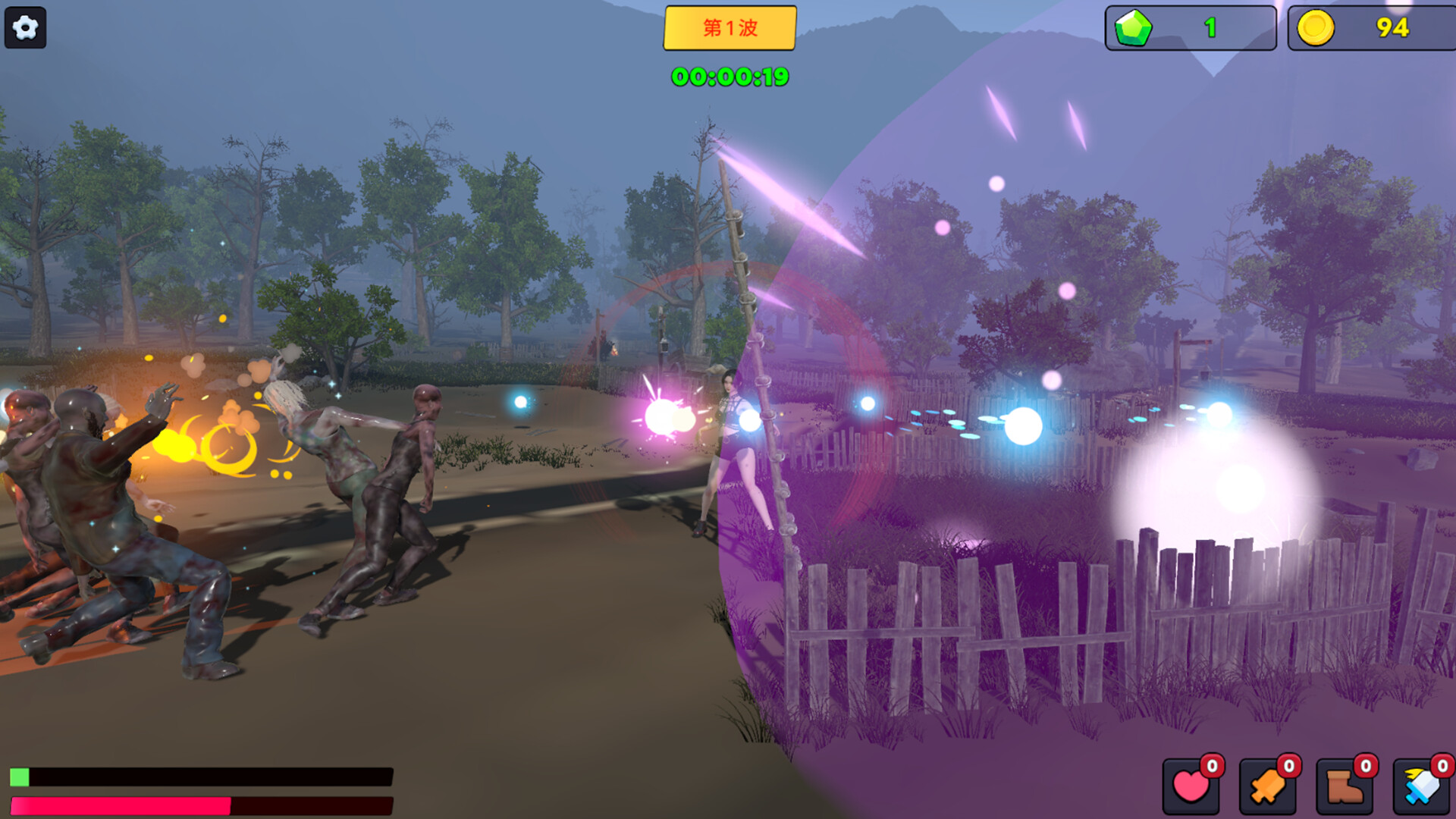Open the settings menu panel

point(25,28)
